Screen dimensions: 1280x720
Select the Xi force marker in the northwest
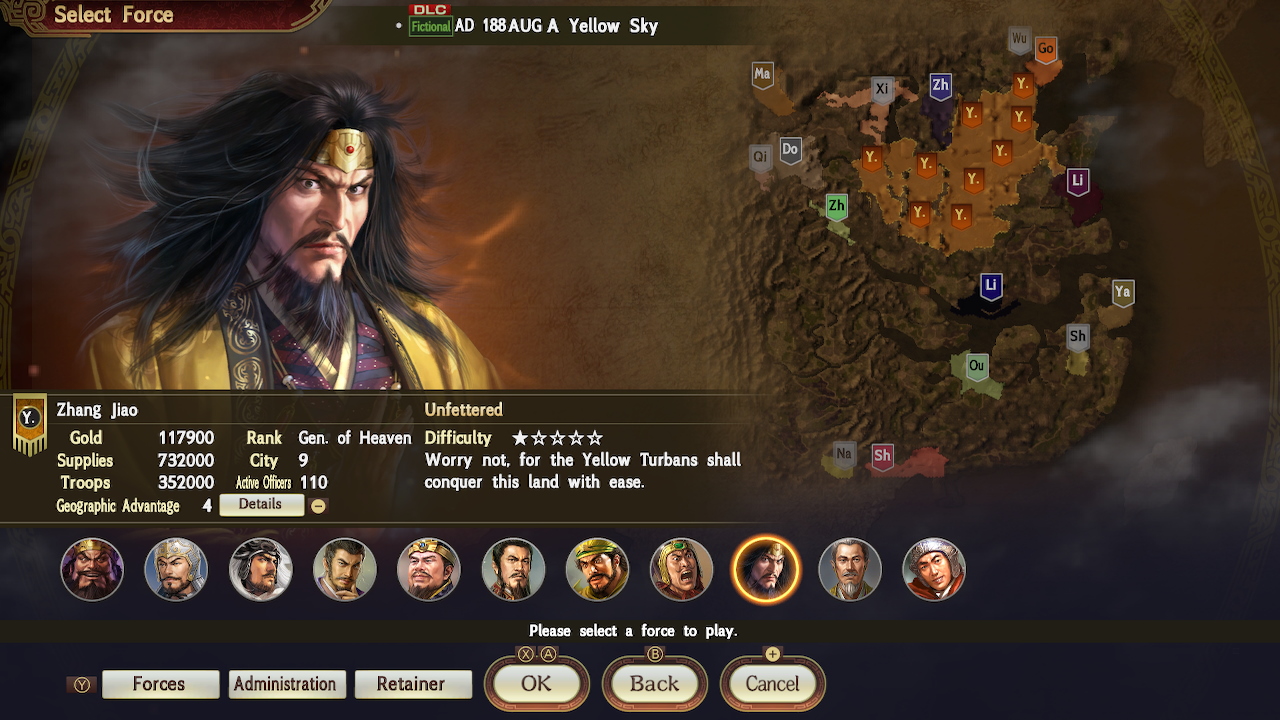click(881, 89)
